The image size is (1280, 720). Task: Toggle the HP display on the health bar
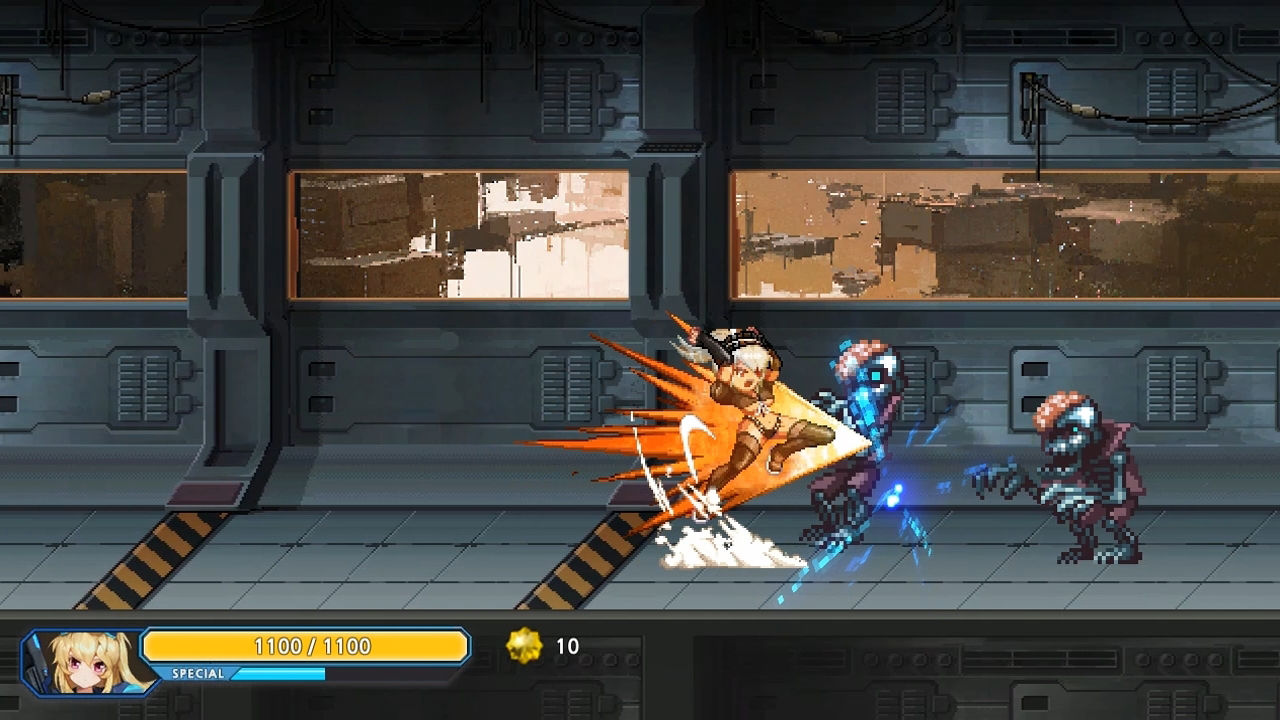point(307,646)
